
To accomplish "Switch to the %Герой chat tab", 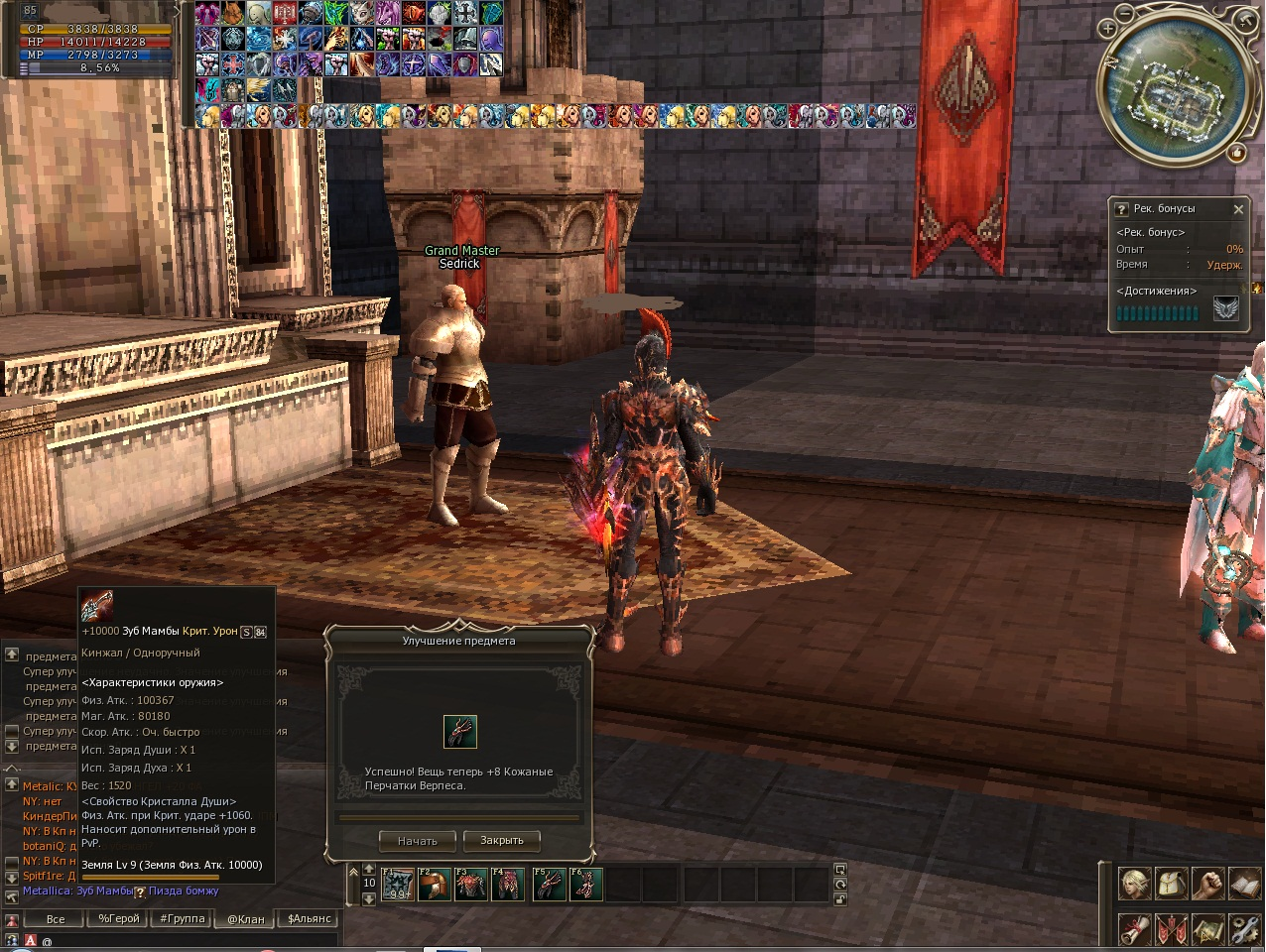I will click(x=119, y=919).
